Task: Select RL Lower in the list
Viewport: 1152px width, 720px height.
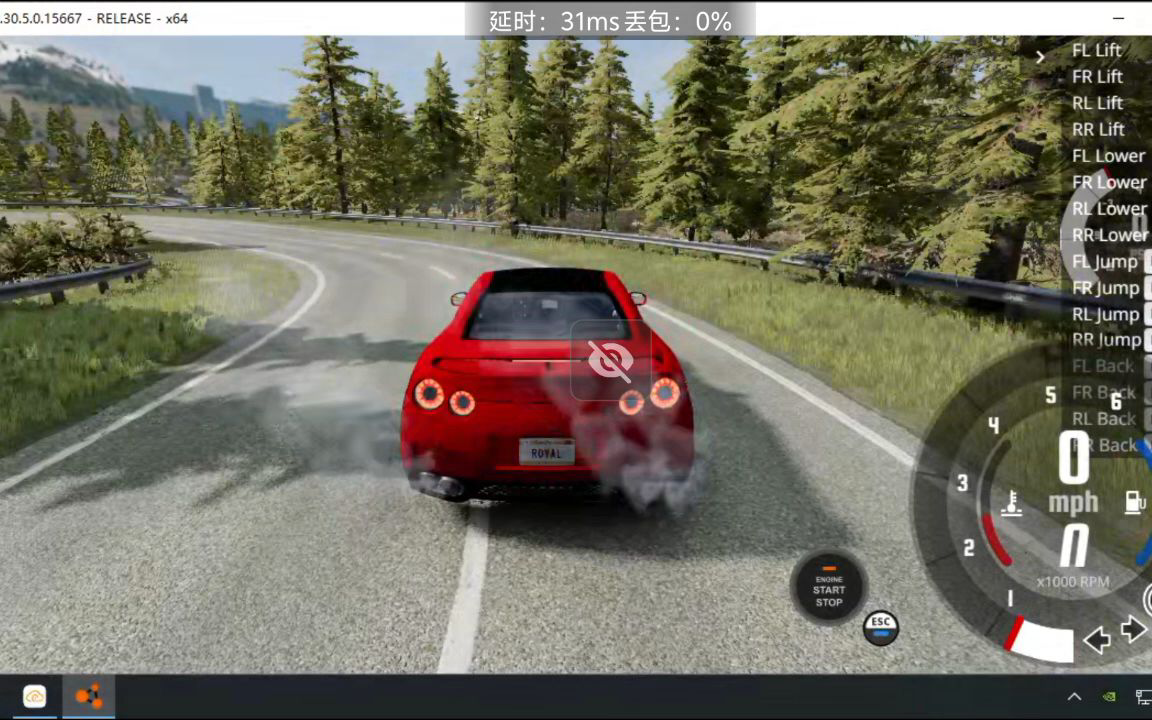Action: 1109,209
